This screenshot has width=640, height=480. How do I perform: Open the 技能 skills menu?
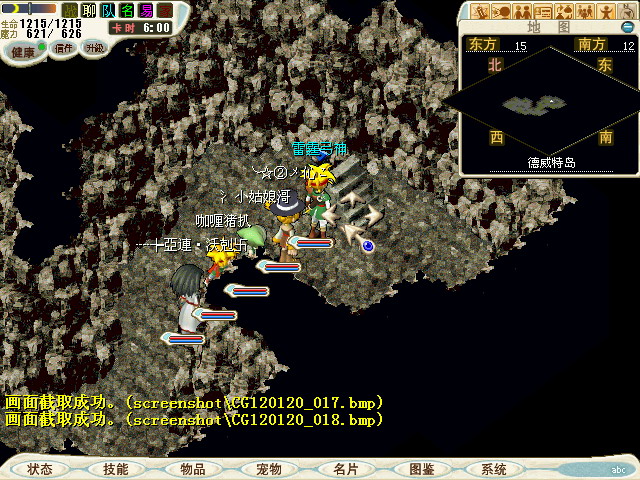pyautogui.click(x=115, y=469)
